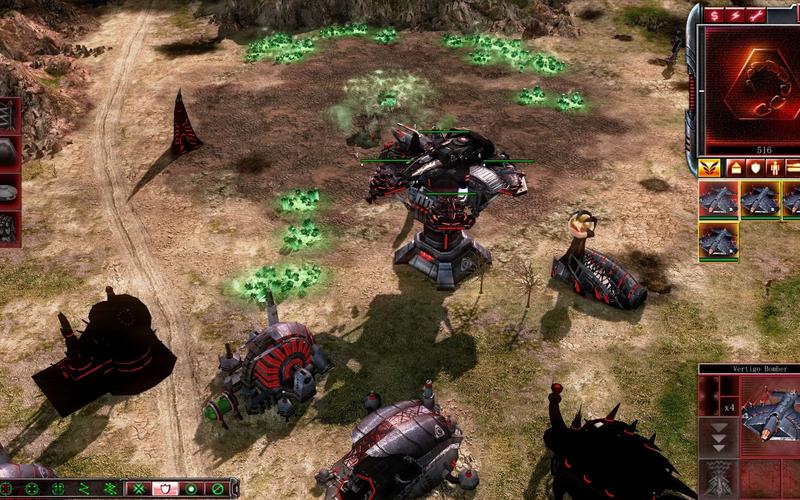
Task: Switch to the shield support structures tab
Action: tap(756, 167)
